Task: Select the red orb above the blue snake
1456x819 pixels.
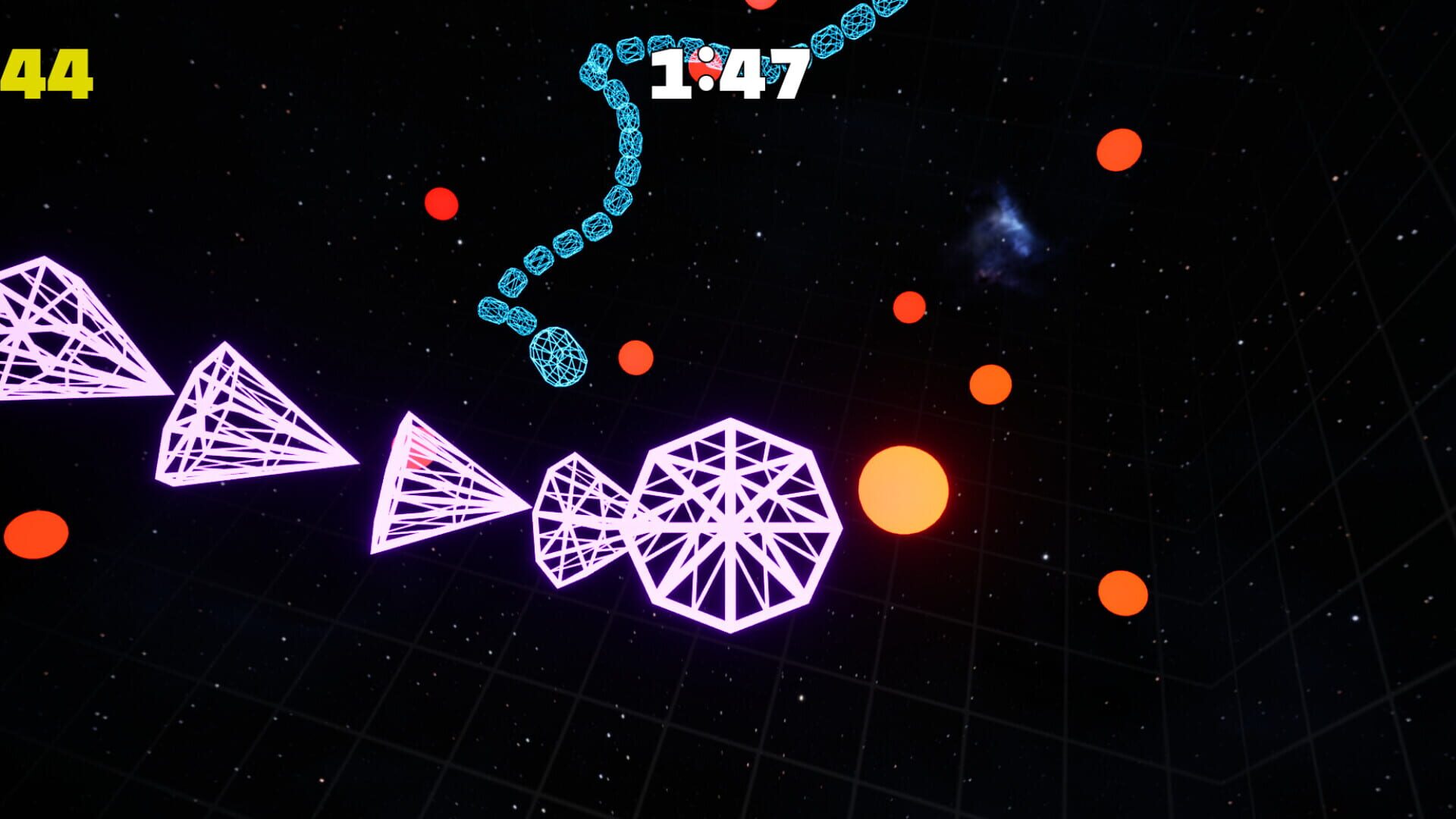Action: (x=442, y=202)
